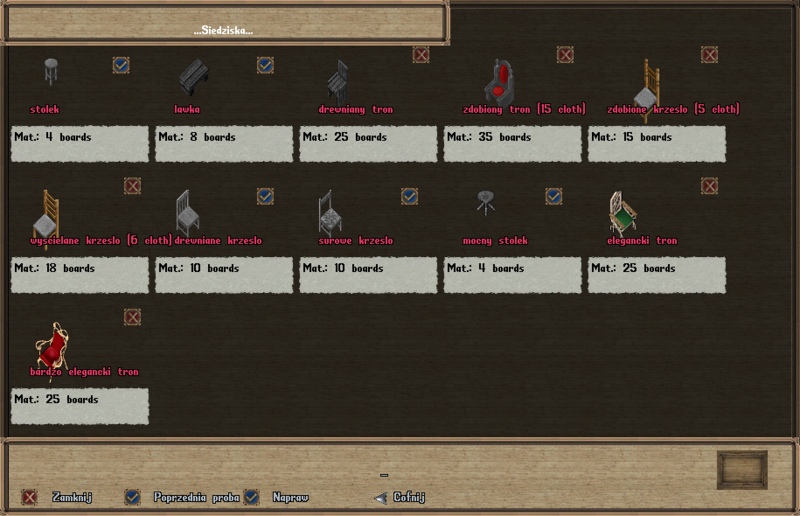
Task: Select the wyscielane krzeslo X button
Action: (132, 186)
